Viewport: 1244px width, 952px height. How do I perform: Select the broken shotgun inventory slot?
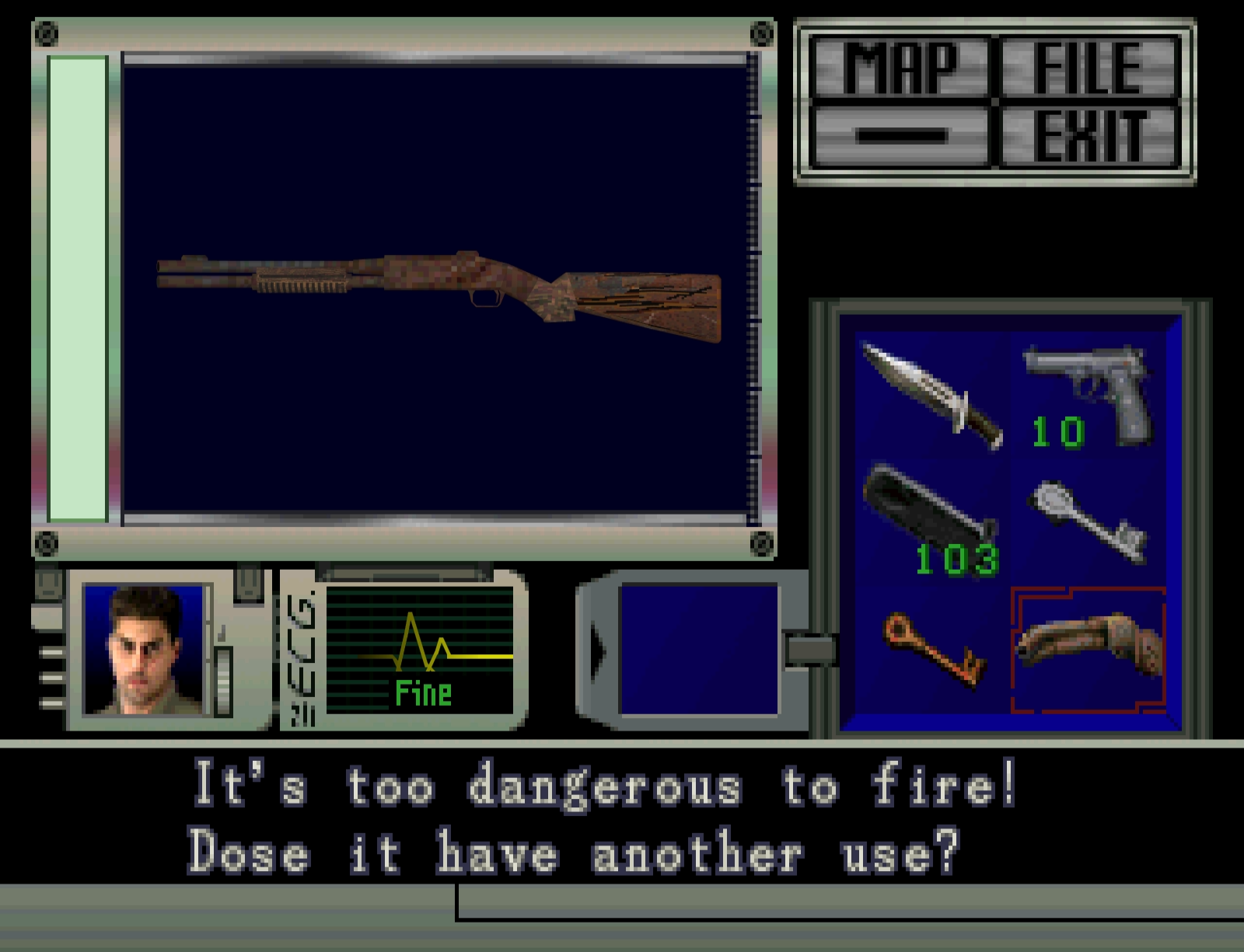1088,650
